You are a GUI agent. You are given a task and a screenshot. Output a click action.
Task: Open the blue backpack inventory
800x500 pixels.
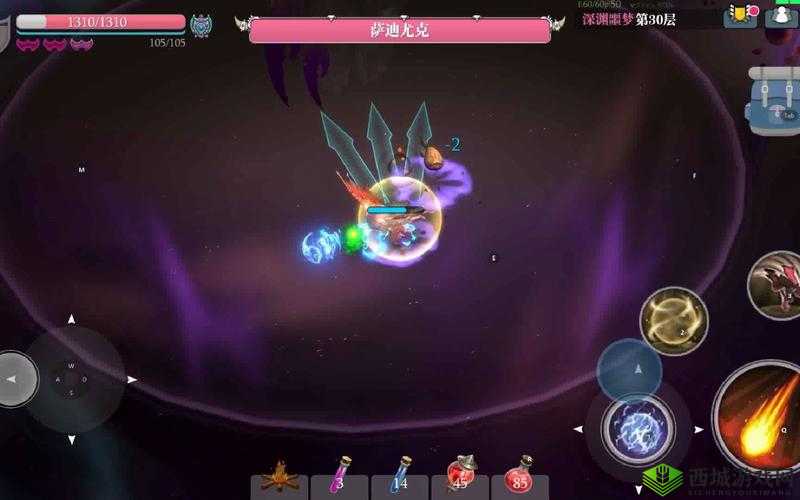pyautogui.click(x=773, y=101)
